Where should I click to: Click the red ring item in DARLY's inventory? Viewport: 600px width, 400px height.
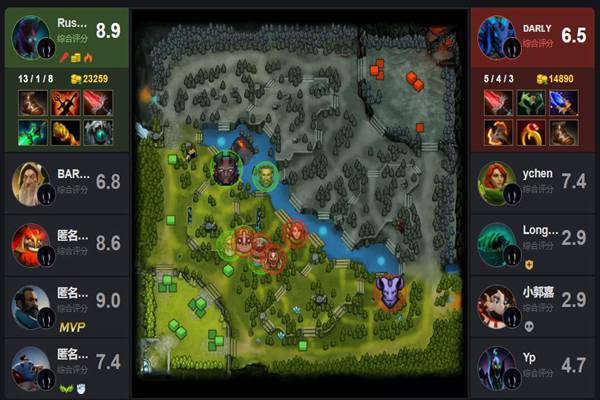pyautogui.click(x=531, y=132)
